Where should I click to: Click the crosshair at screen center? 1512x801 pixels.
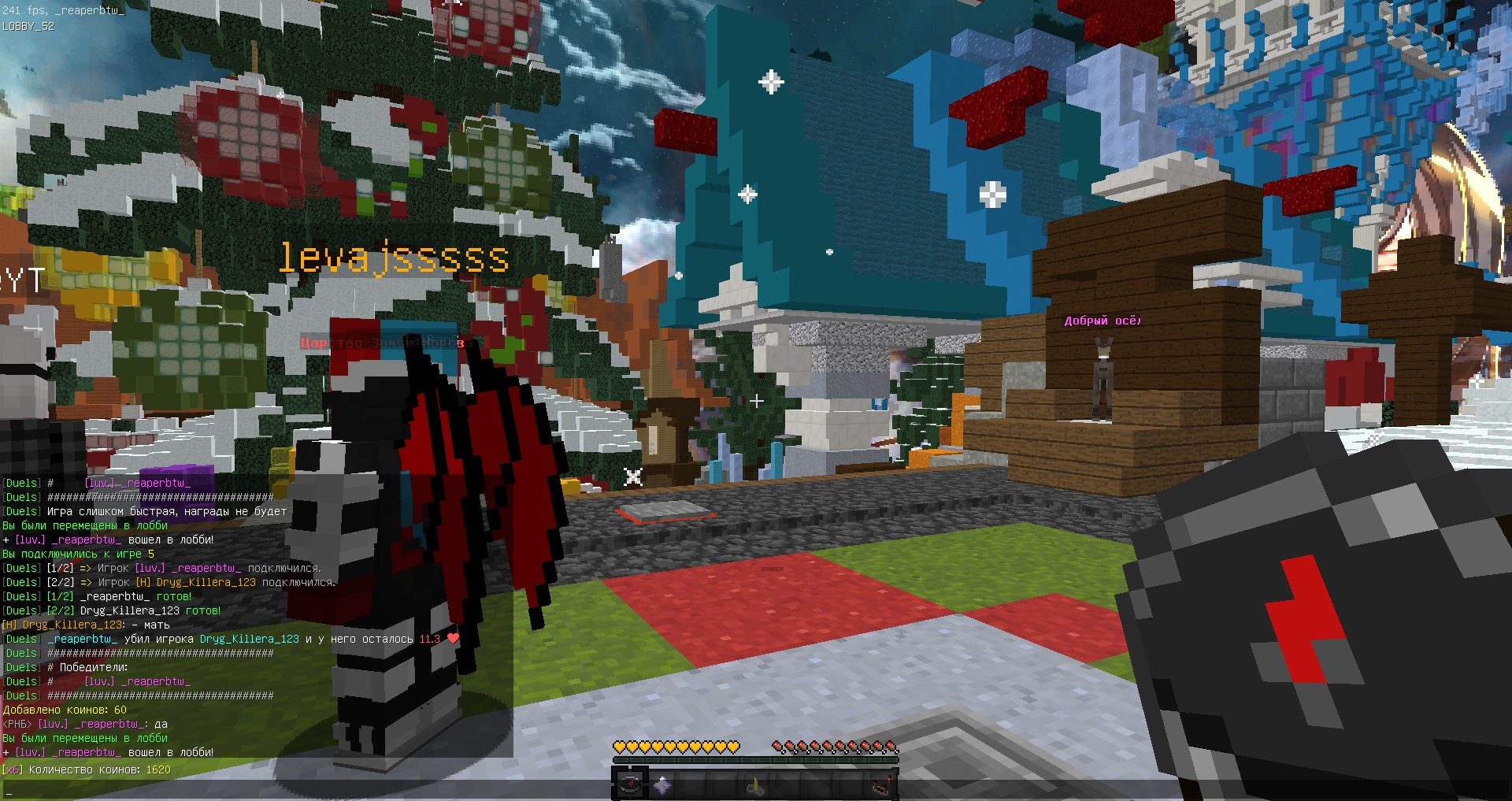coord(758,400)
